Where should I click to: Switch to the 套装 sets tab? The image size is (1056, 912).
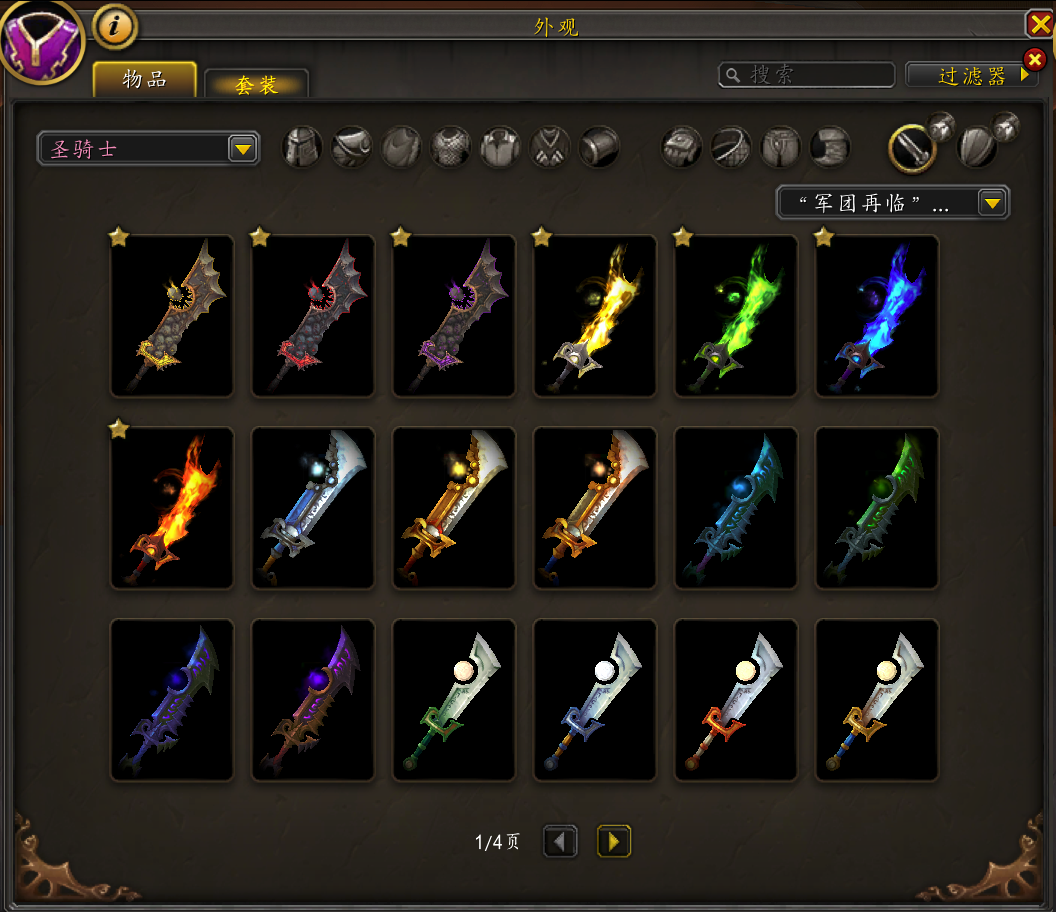(x=256, y=85)
